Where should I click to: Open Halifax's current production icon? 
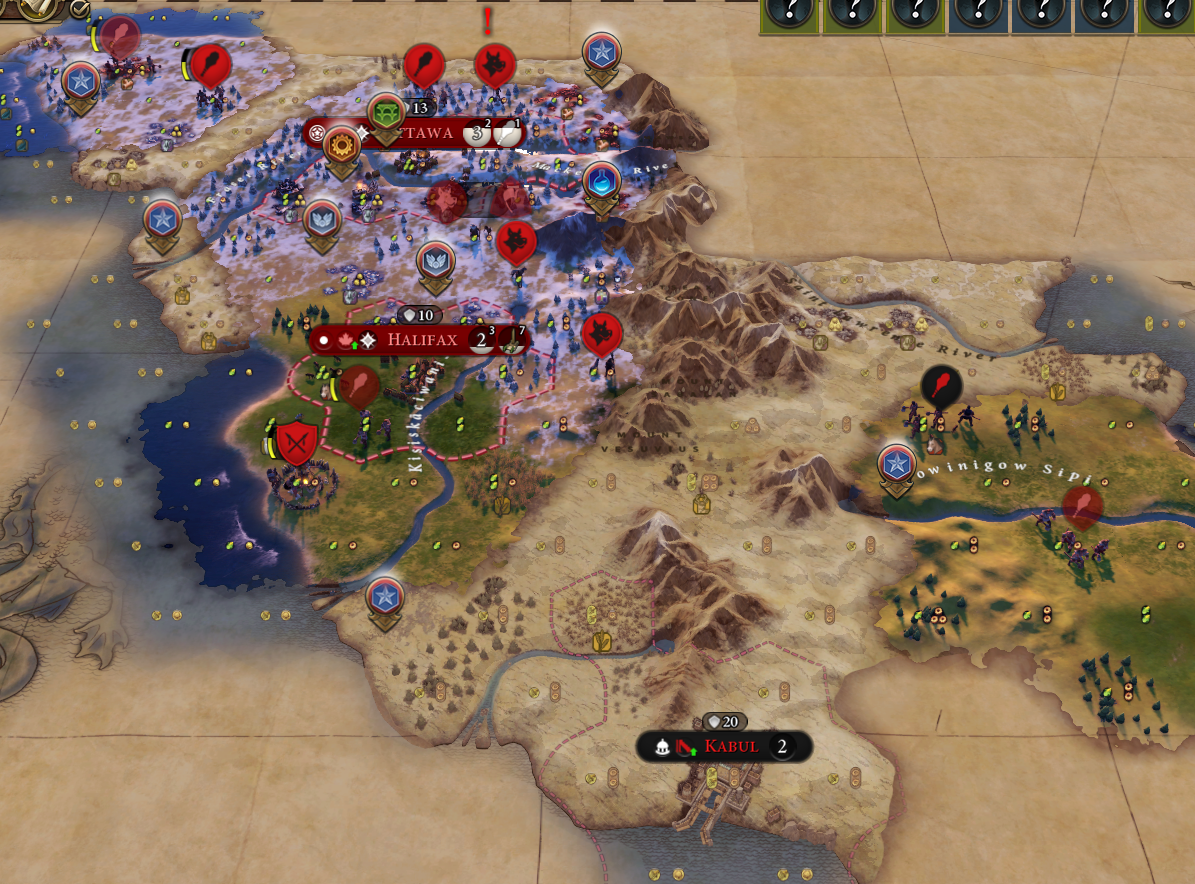click(x=512, y=340)
